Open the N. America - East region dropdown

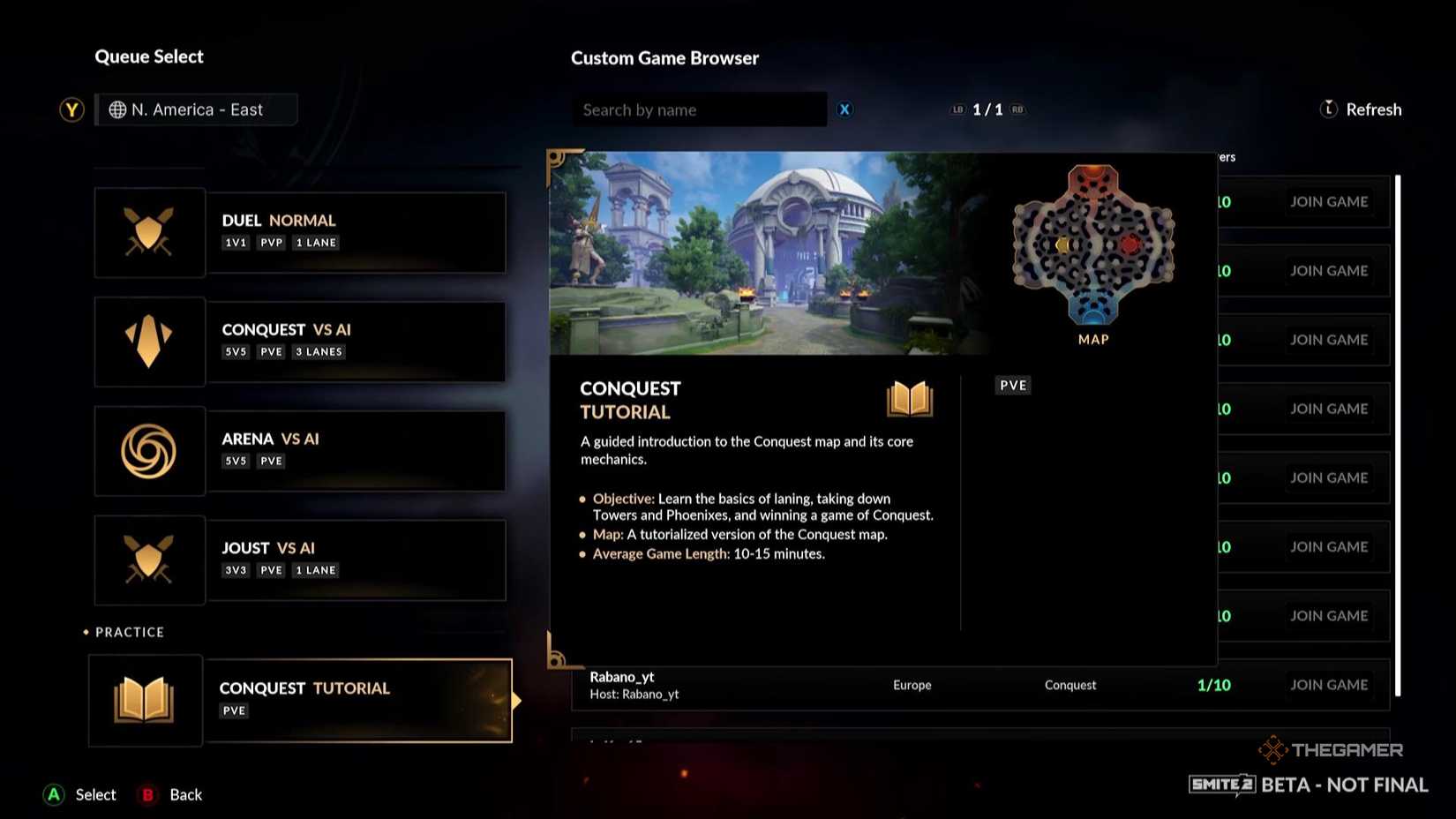pos(196,109)
